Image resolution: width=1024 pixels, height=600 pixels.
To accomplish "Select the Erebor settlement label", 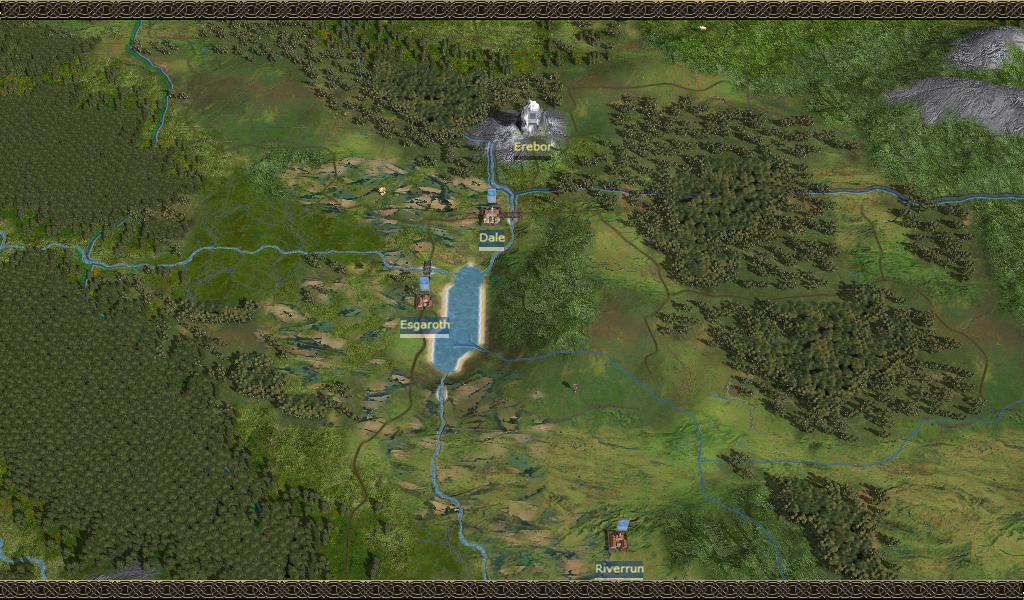I will point(532,147).
